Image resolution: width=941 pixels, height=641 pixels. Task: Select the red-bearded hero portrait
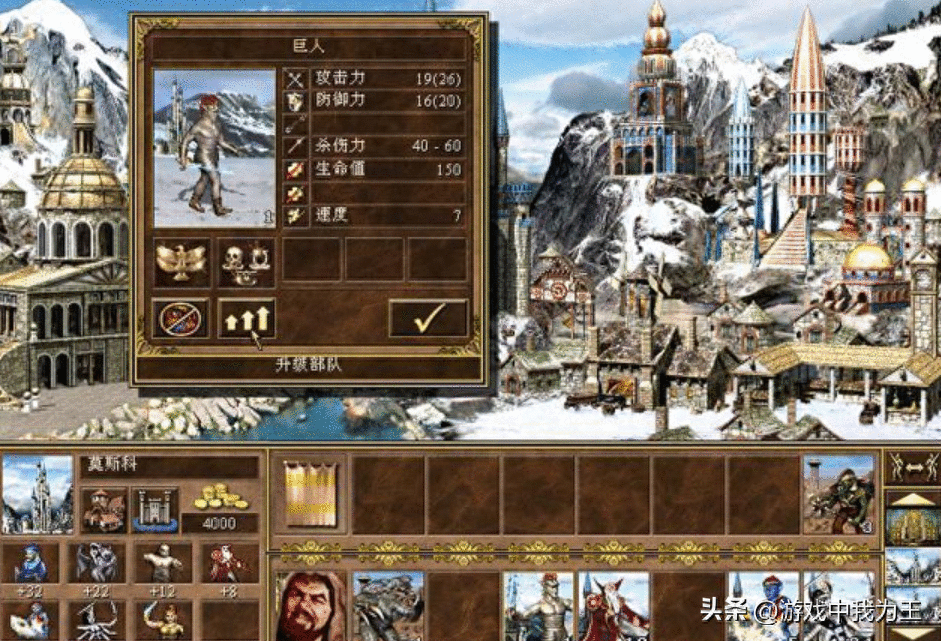point(310,606)
